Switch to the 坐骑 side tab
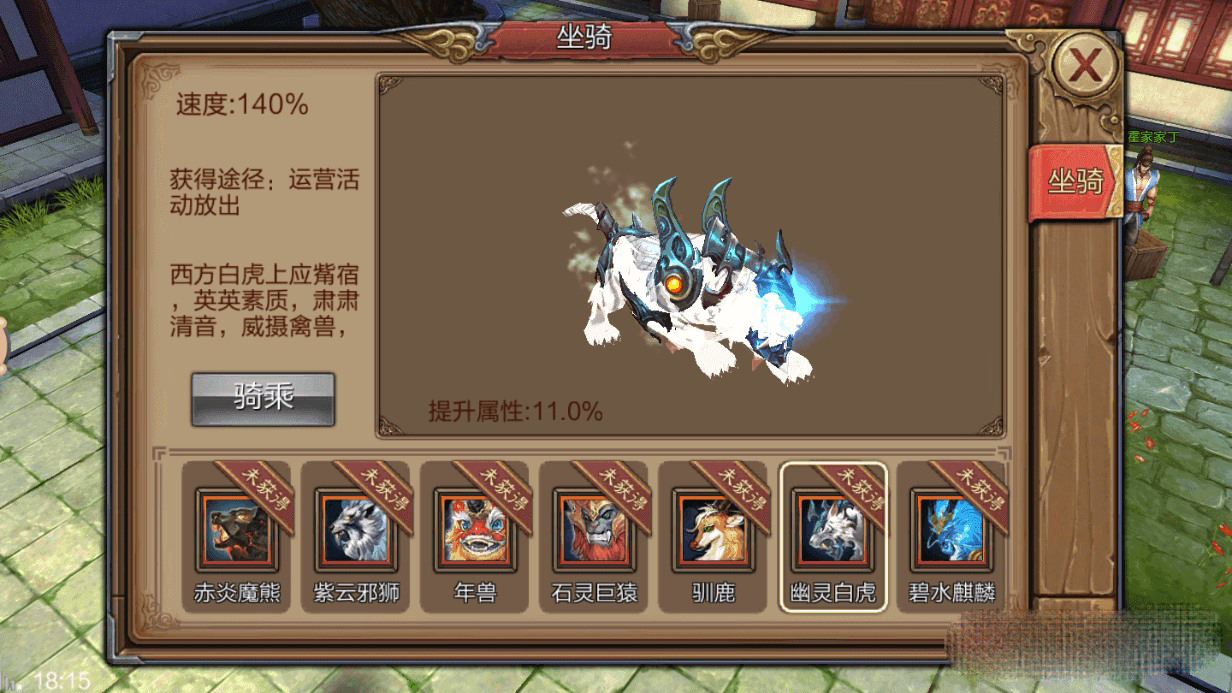This screenshot has height=693, width=1232. (x=1075, y=181)
